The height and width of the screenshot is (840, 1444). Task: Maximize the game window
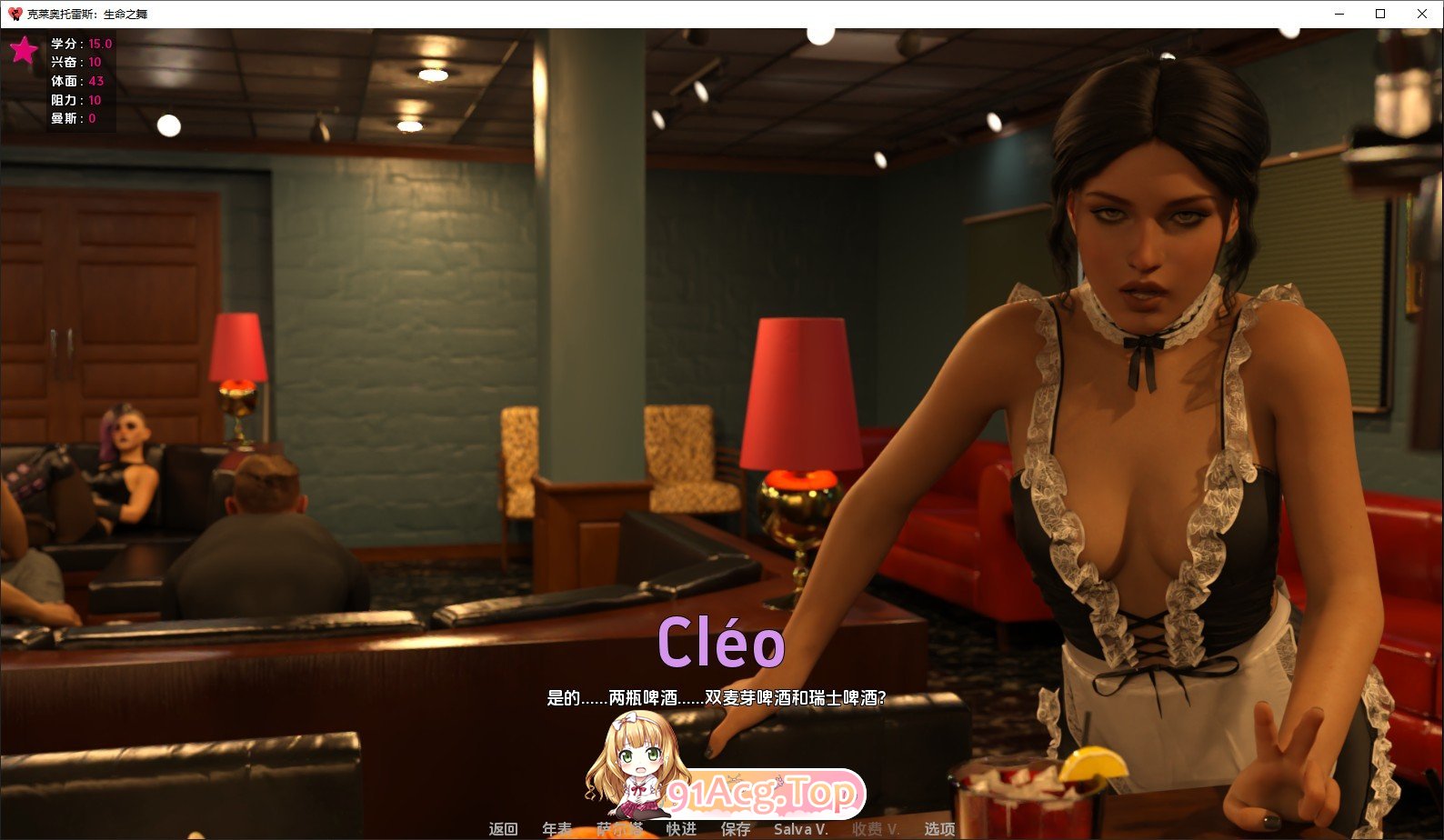[1379, 14]
